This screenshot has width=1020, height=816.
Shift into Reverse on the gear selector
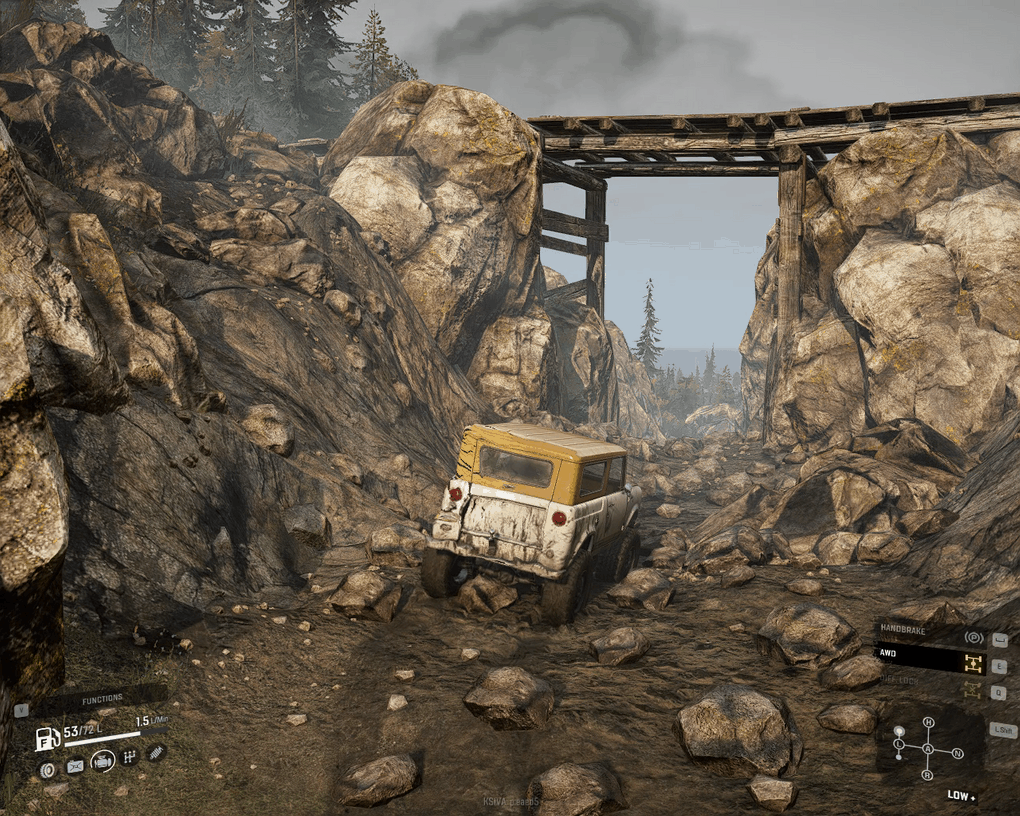927,775
